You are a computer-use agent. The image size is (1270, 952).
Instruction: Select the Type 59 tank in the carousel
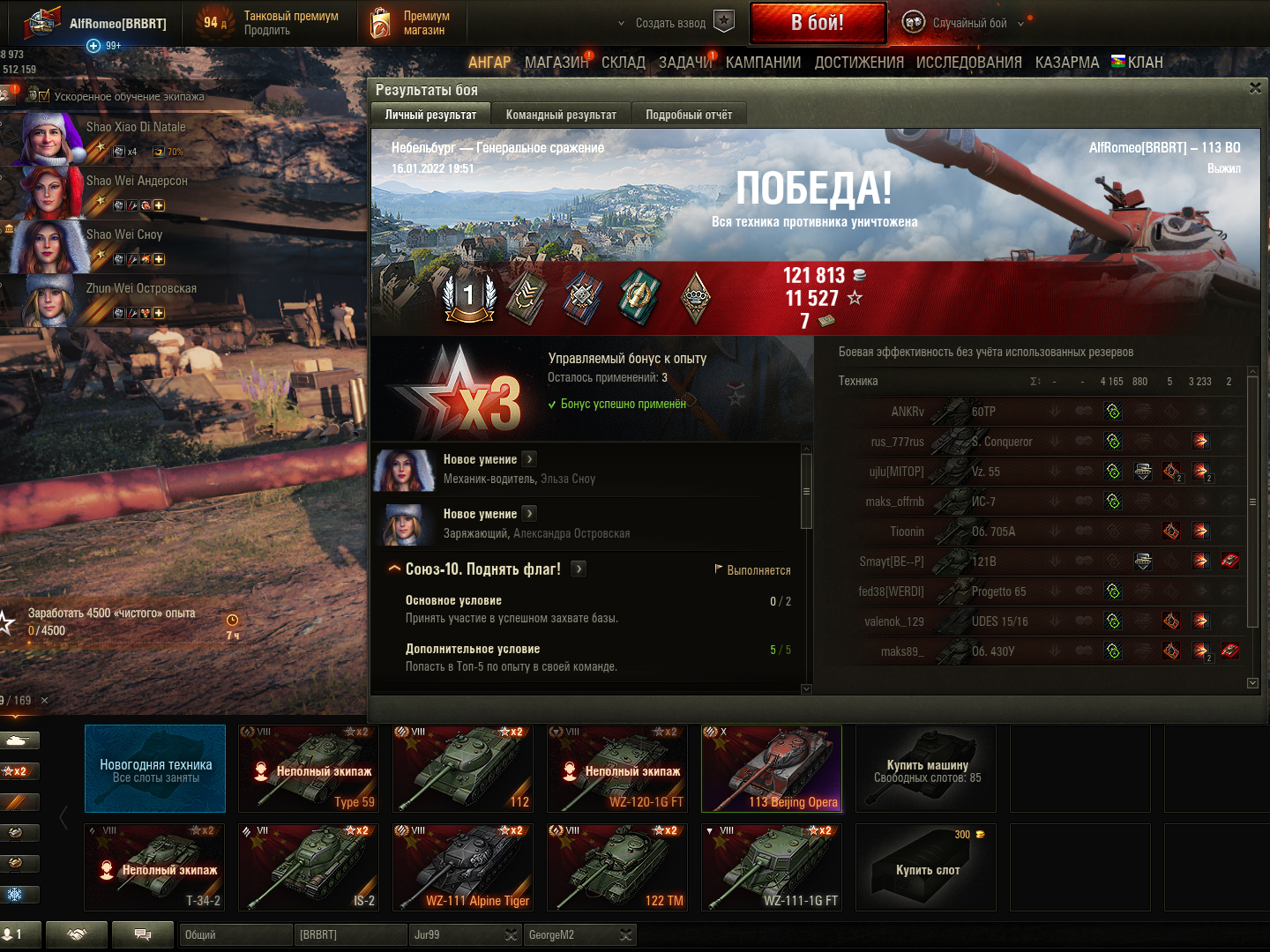click(x=309, y=768)
